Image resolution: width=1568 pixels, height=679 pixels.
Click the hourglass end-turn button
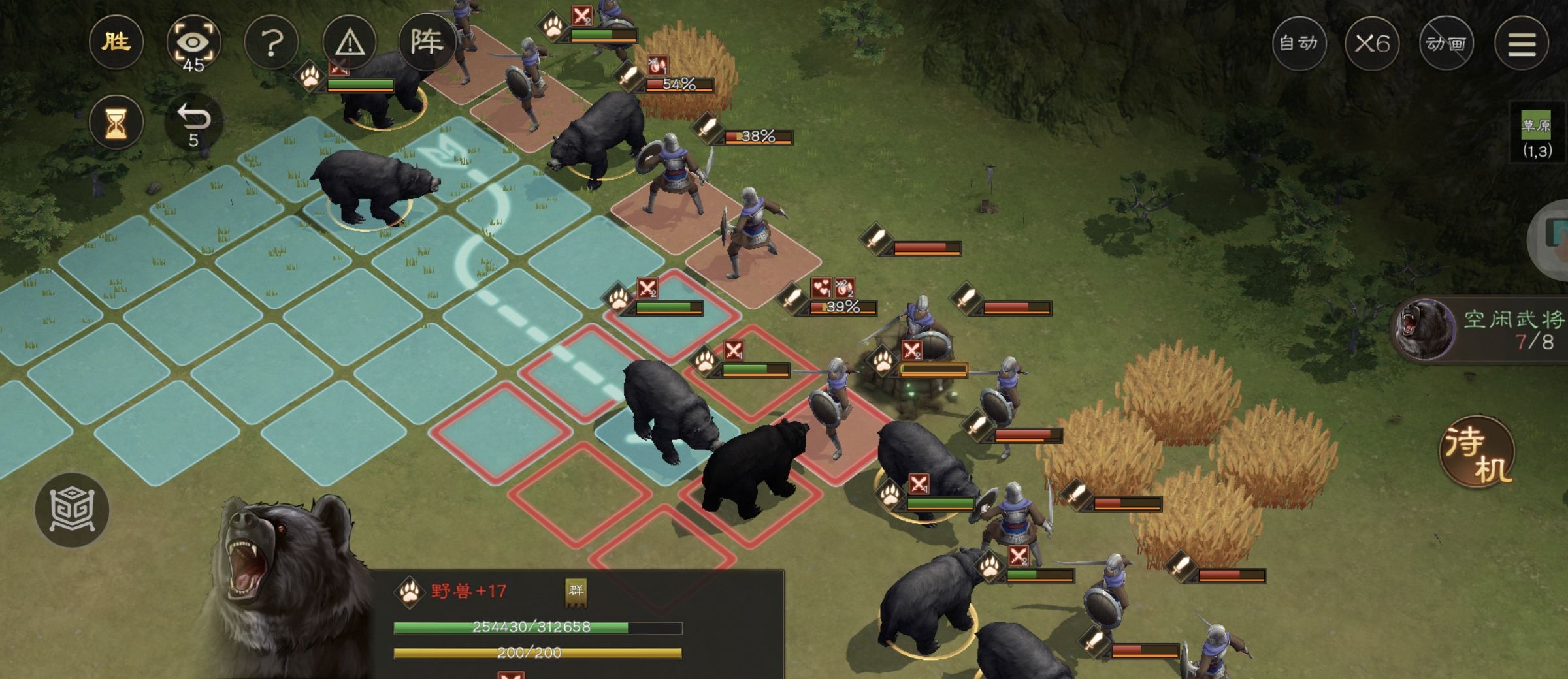point(116,122)
